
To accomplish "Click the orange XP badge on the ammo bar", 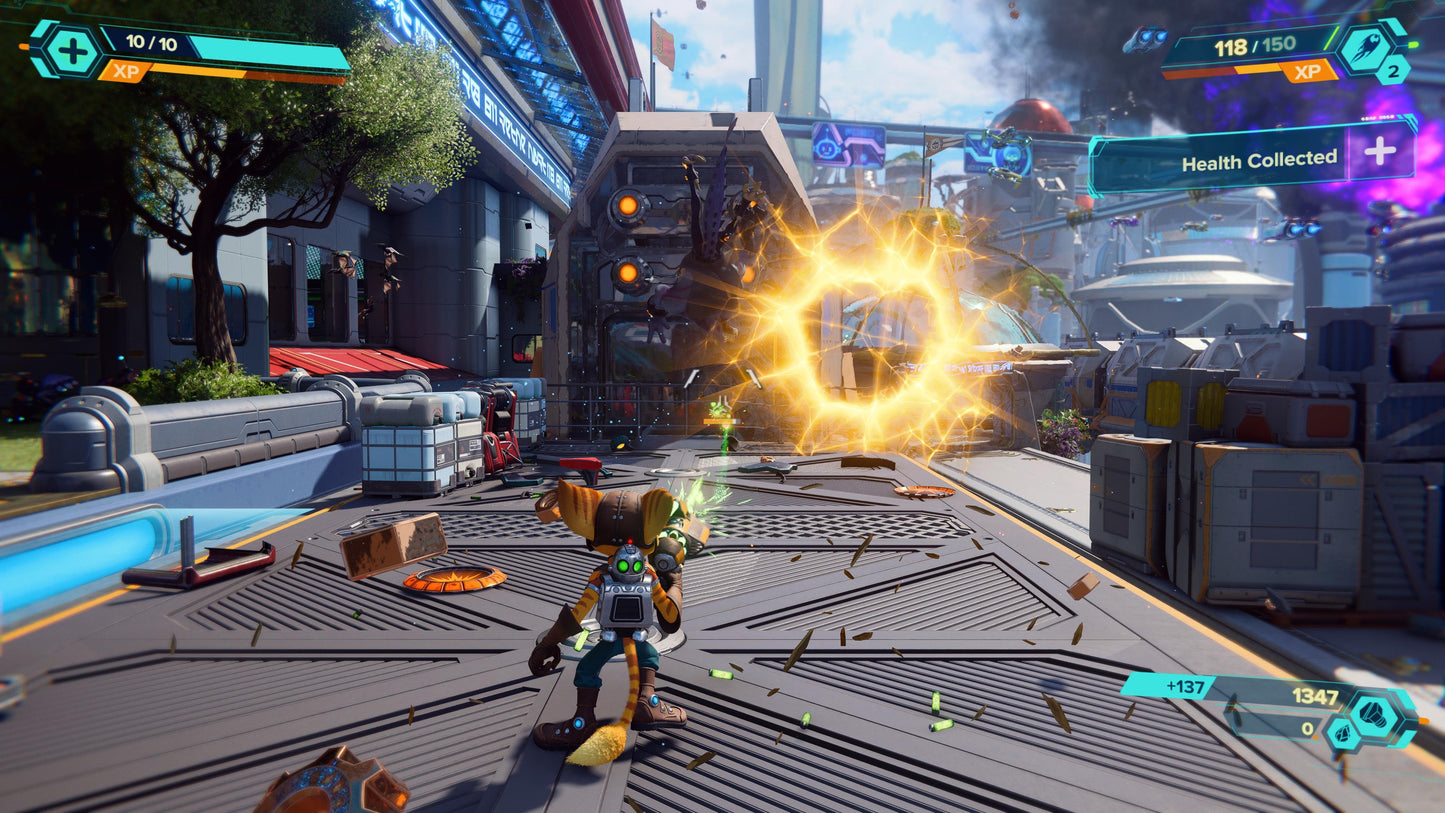I will point(1307,72).
